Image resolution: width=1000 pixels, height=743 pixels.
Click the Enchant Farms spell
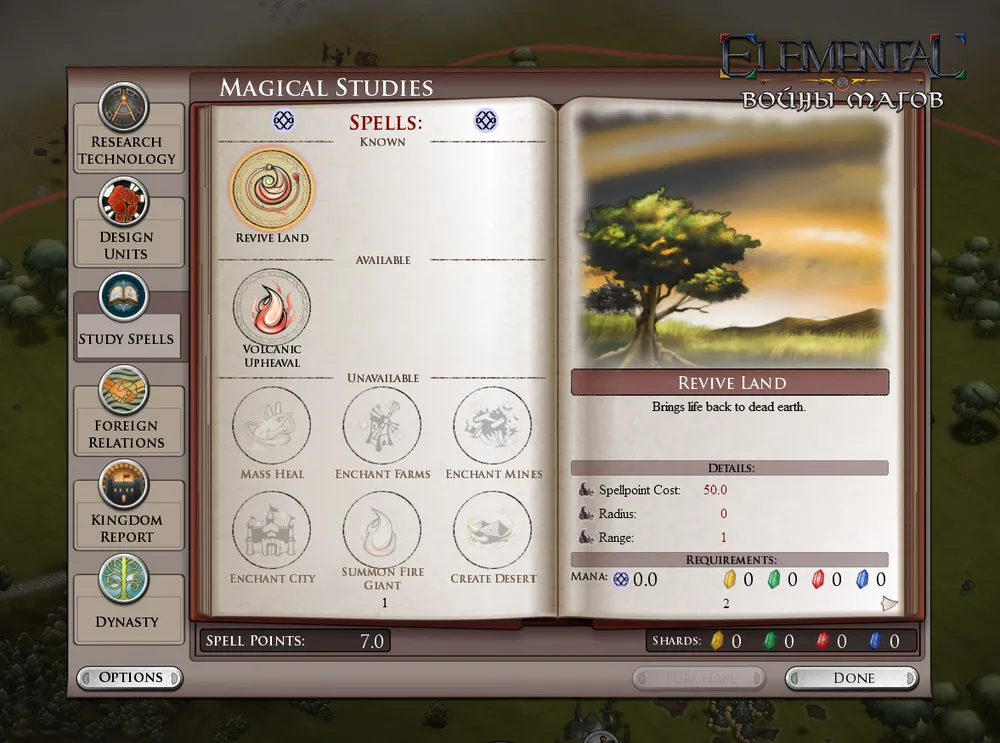click(382, 426)
